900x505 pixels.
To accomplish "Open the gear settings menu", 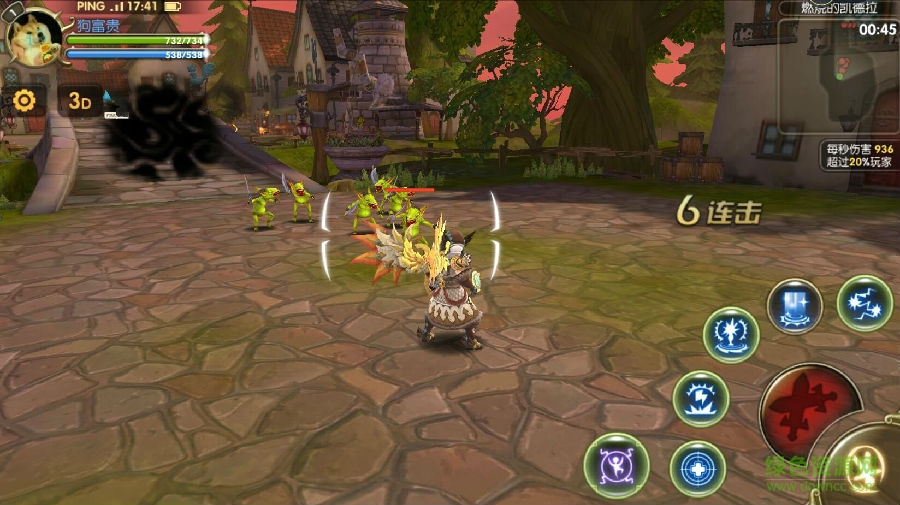I will (x=24, y=100).
